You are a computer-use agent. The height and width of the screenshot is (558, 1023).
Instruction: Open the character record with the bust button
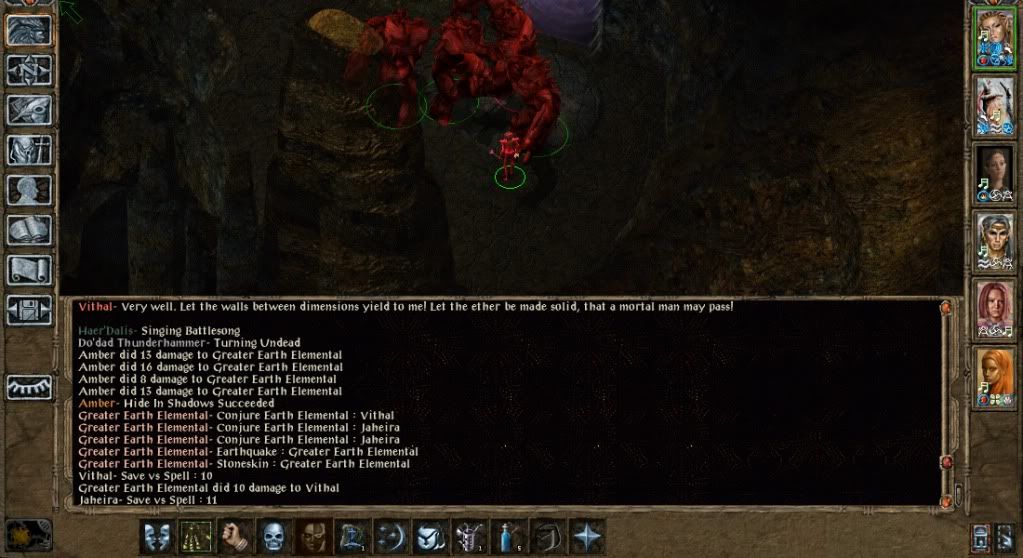coord(29,190)
